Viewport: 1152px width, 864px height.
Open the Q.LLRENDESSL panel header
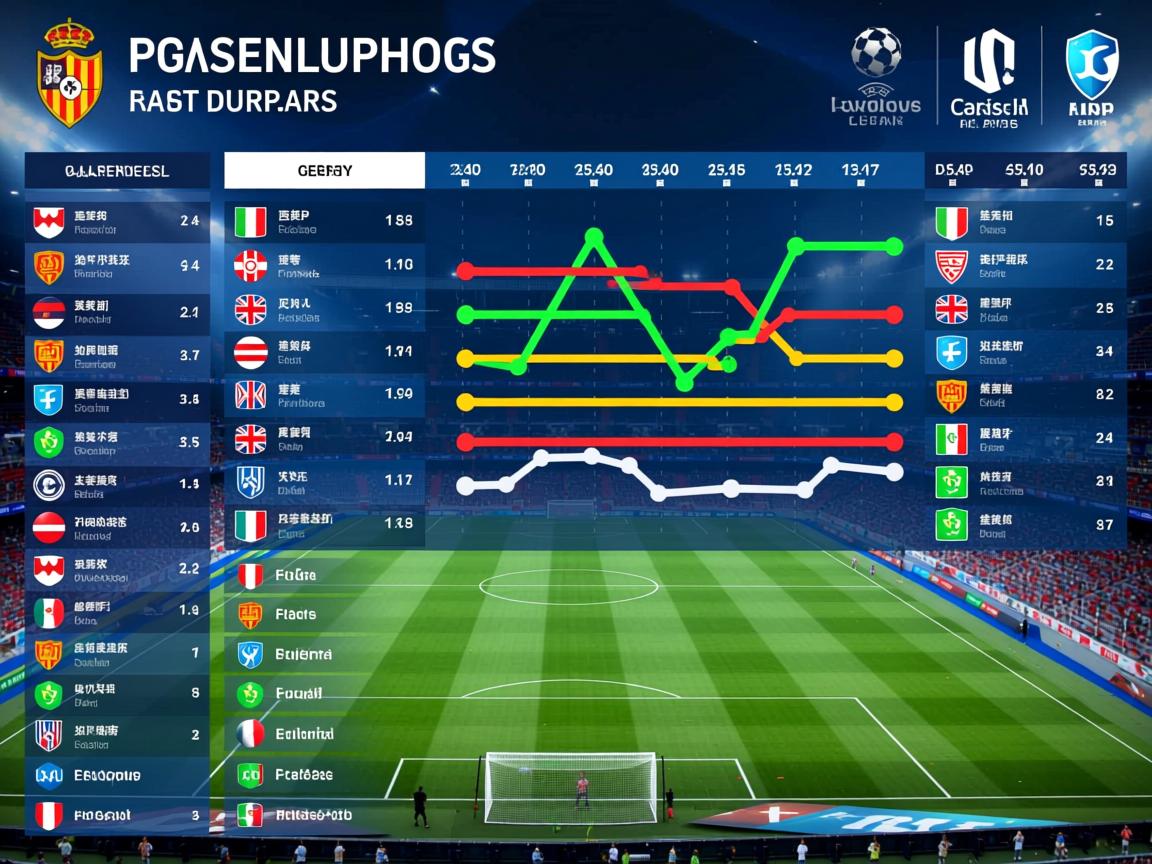click(117, 170)
